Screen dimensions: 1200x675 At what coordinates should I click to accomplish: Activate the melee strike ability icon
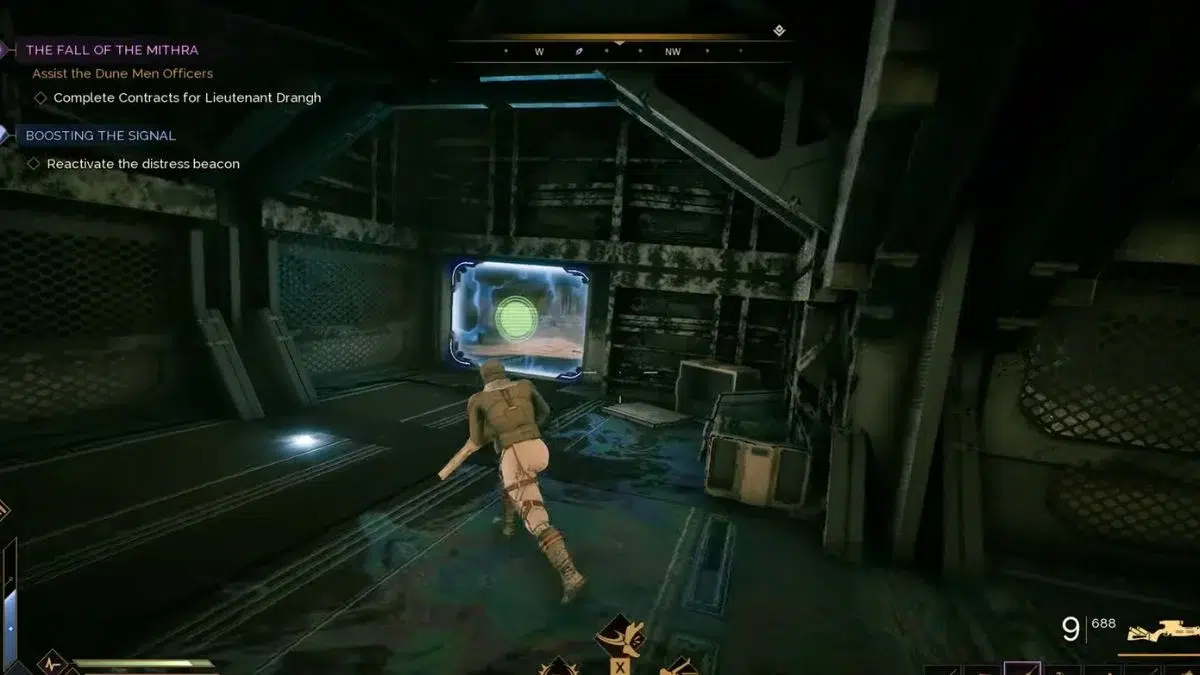point(620,636)
